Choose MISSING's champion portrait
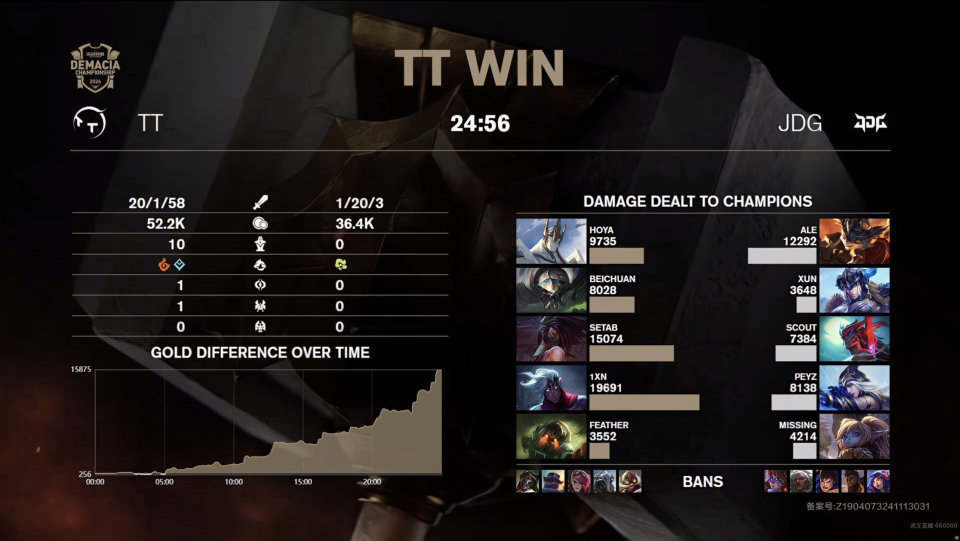Viewport: 960px width, 541px height. (854, 437)
